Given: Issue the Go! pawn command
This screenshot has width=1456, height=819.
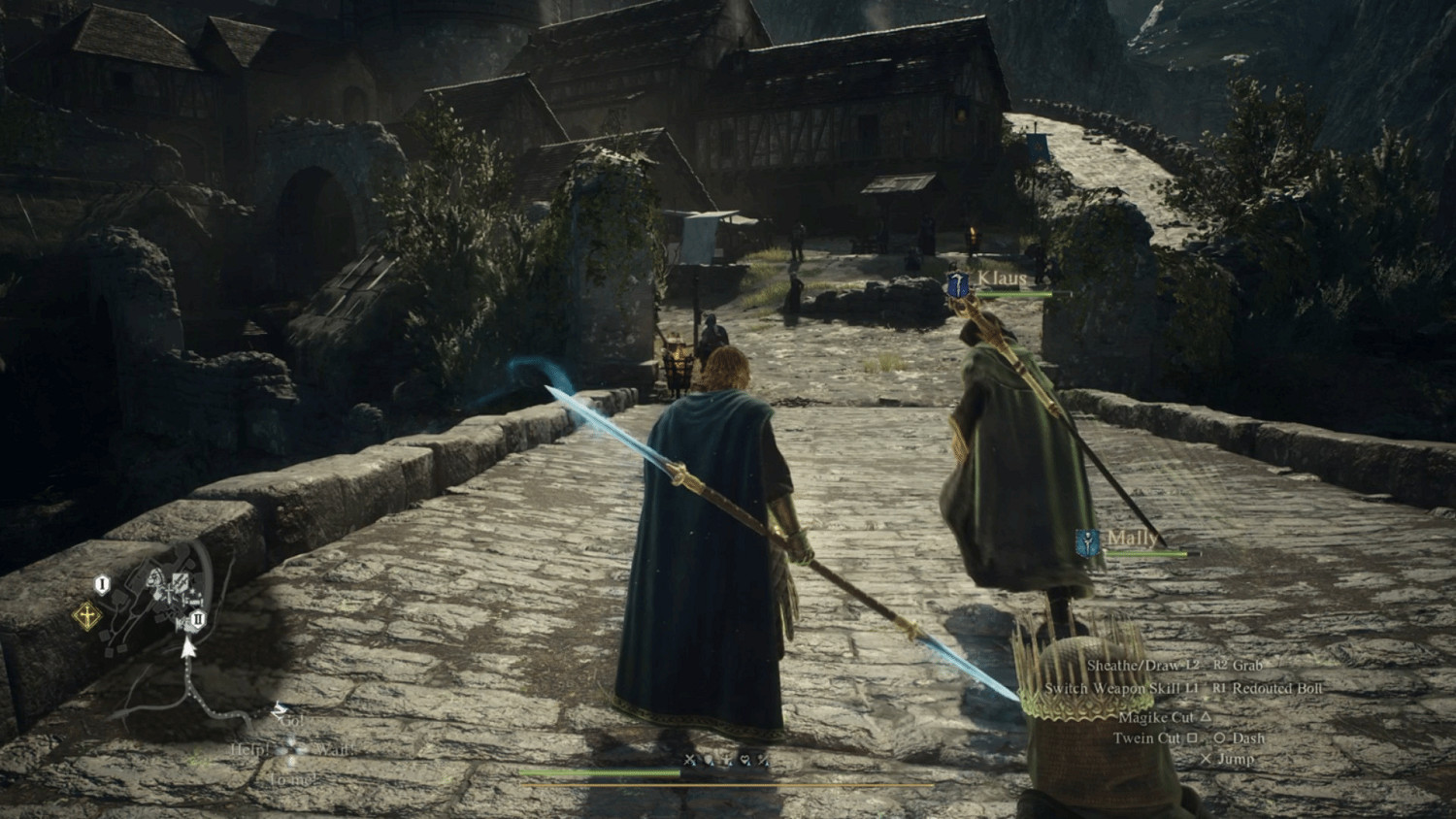Looking at the screenshot, I should pyautogui.click(x=290, y=722).
